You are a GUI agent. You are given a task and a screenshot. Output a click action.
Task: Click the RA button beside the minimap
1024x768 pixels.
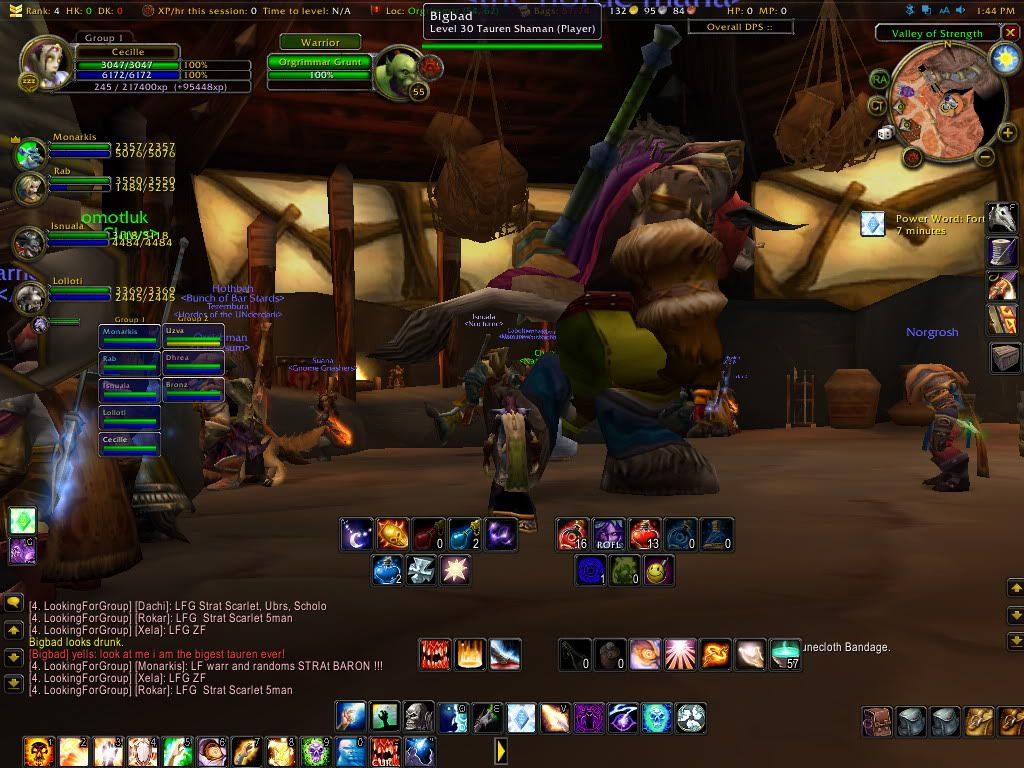(x=879, y=79)
